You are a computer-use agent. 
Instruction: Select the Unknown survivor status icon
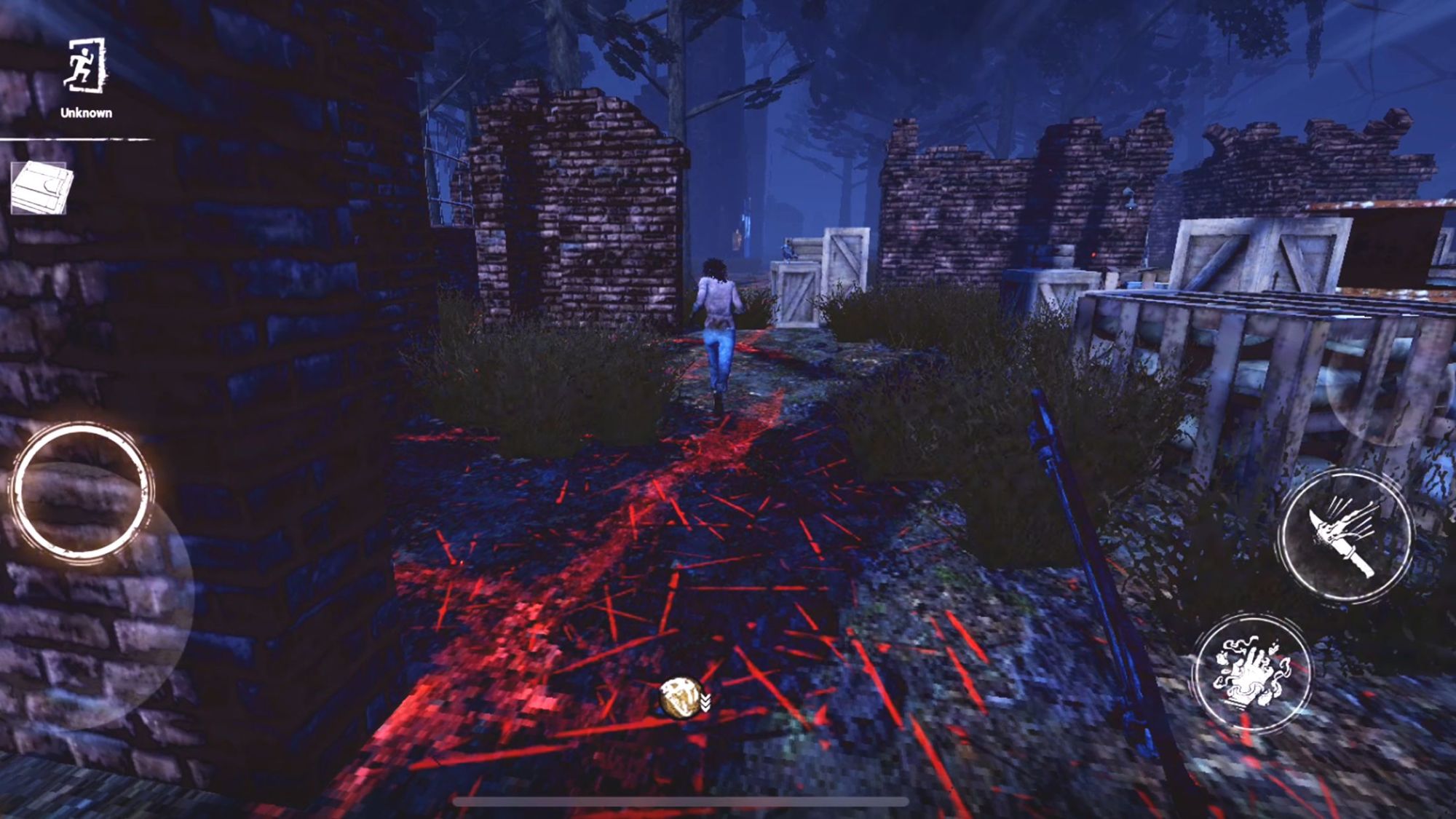(x=86, y=67)
